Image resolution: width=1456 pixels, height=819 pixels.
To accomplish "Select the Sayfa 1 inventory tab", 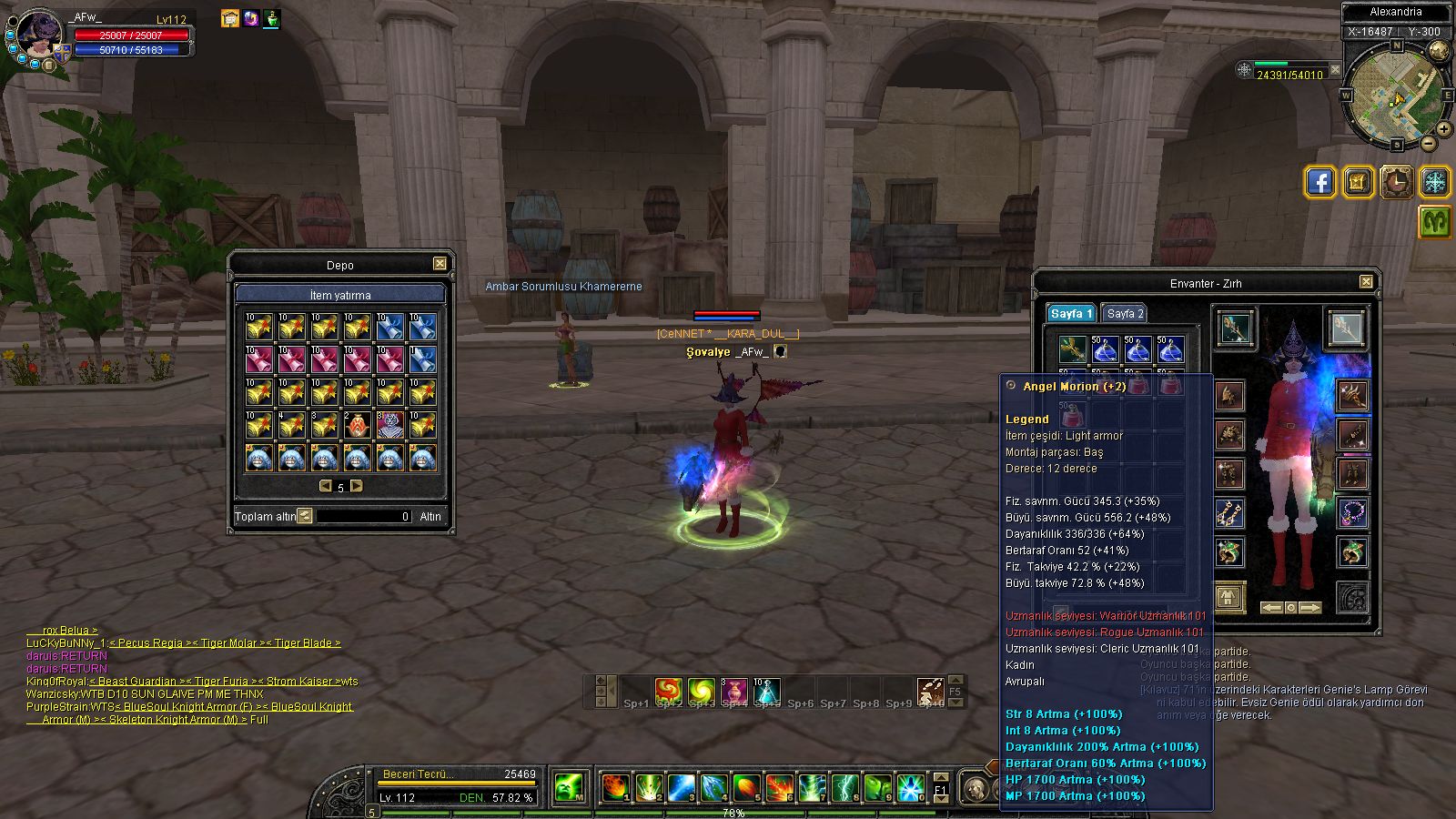I will 1070,313.
